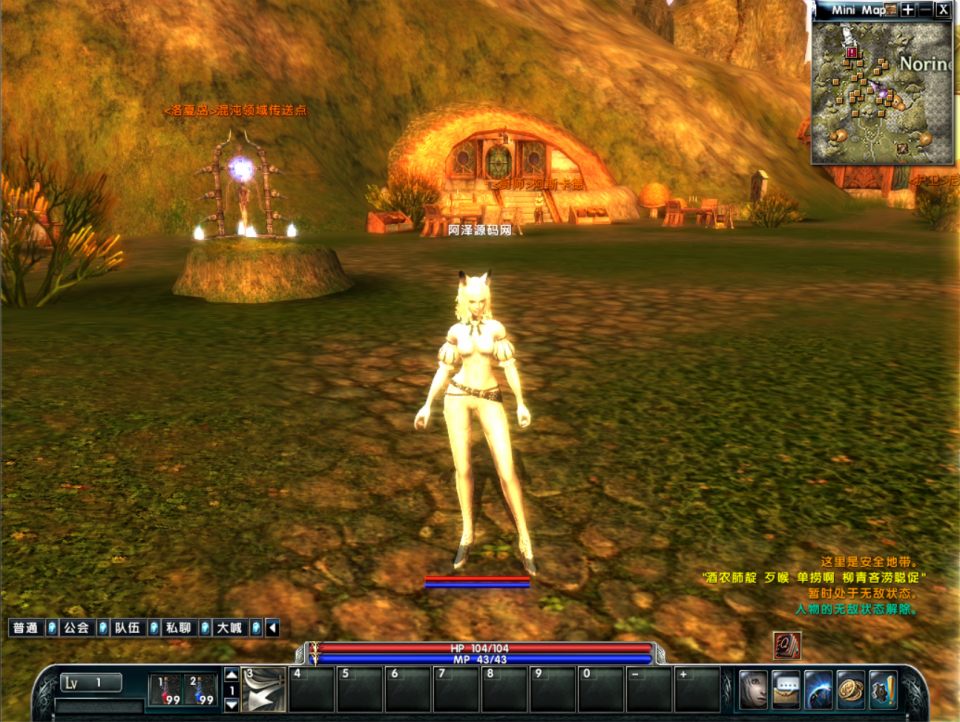Select the 公会 guild chat tab

(77, 628)
